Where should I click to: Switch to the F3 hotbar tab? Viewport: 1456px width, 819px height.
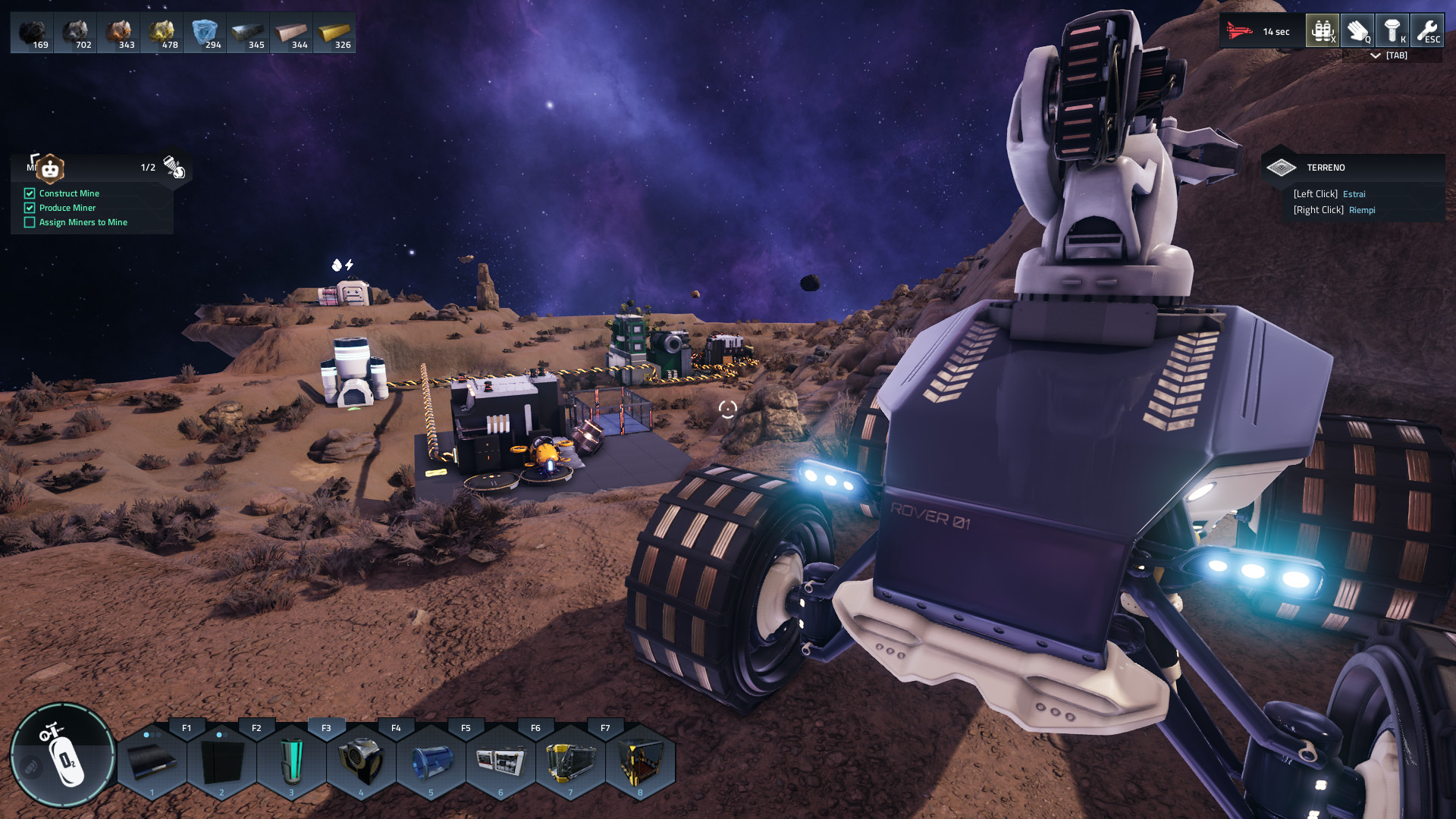click(327, 726)
